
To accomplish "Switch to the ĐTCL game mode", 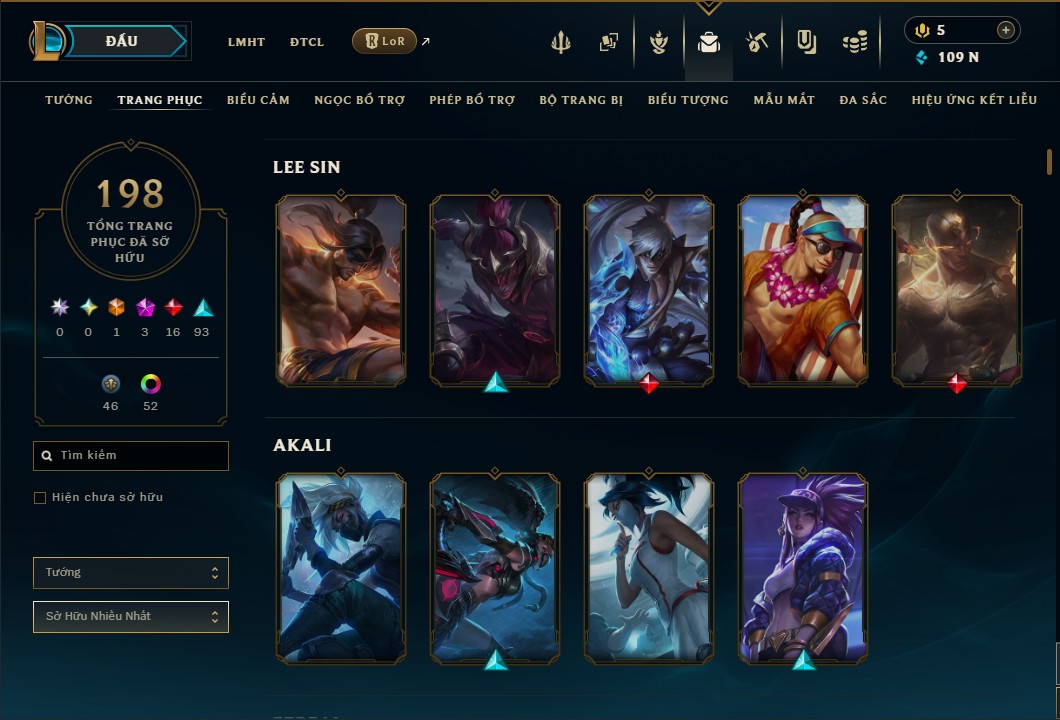I will [x=307, y=42].
